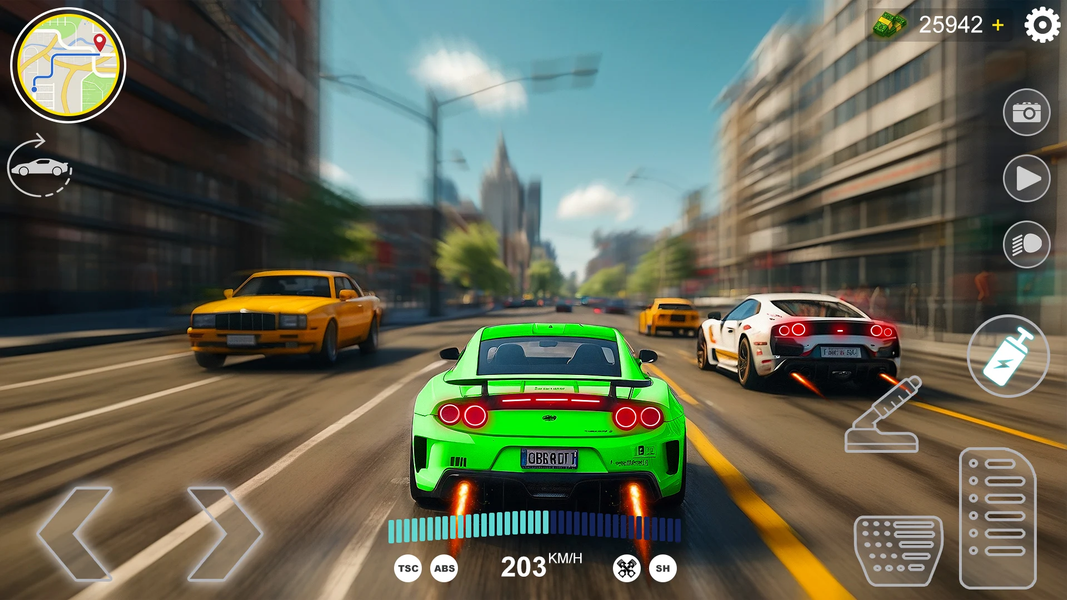Toggle the headlights button
1067x600 pixels.
(x=1026, y=245)
